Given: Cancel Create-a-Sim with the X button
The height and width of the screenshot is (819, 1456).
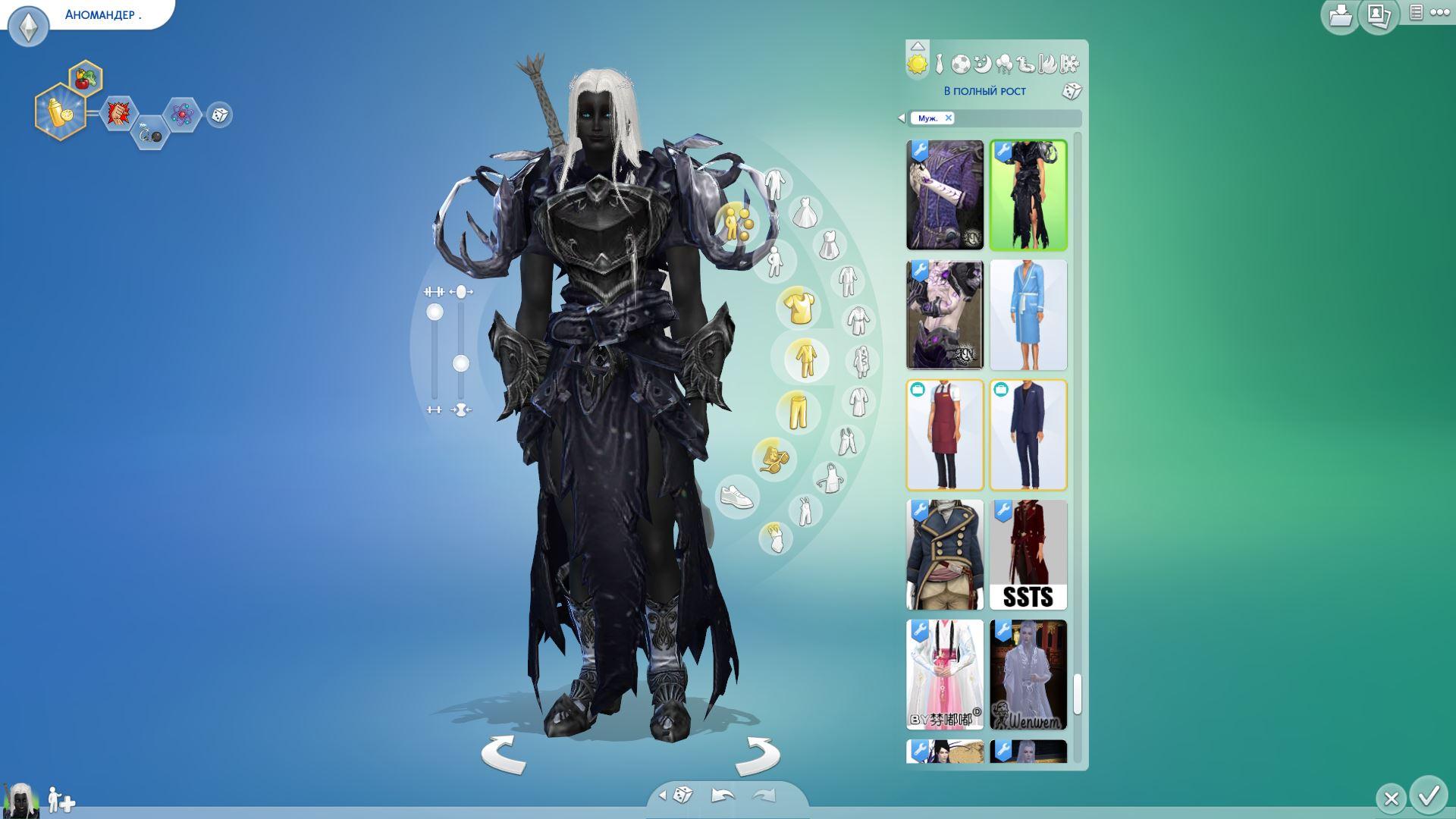Looking at the screenshot, I should tap(1391, 799).
